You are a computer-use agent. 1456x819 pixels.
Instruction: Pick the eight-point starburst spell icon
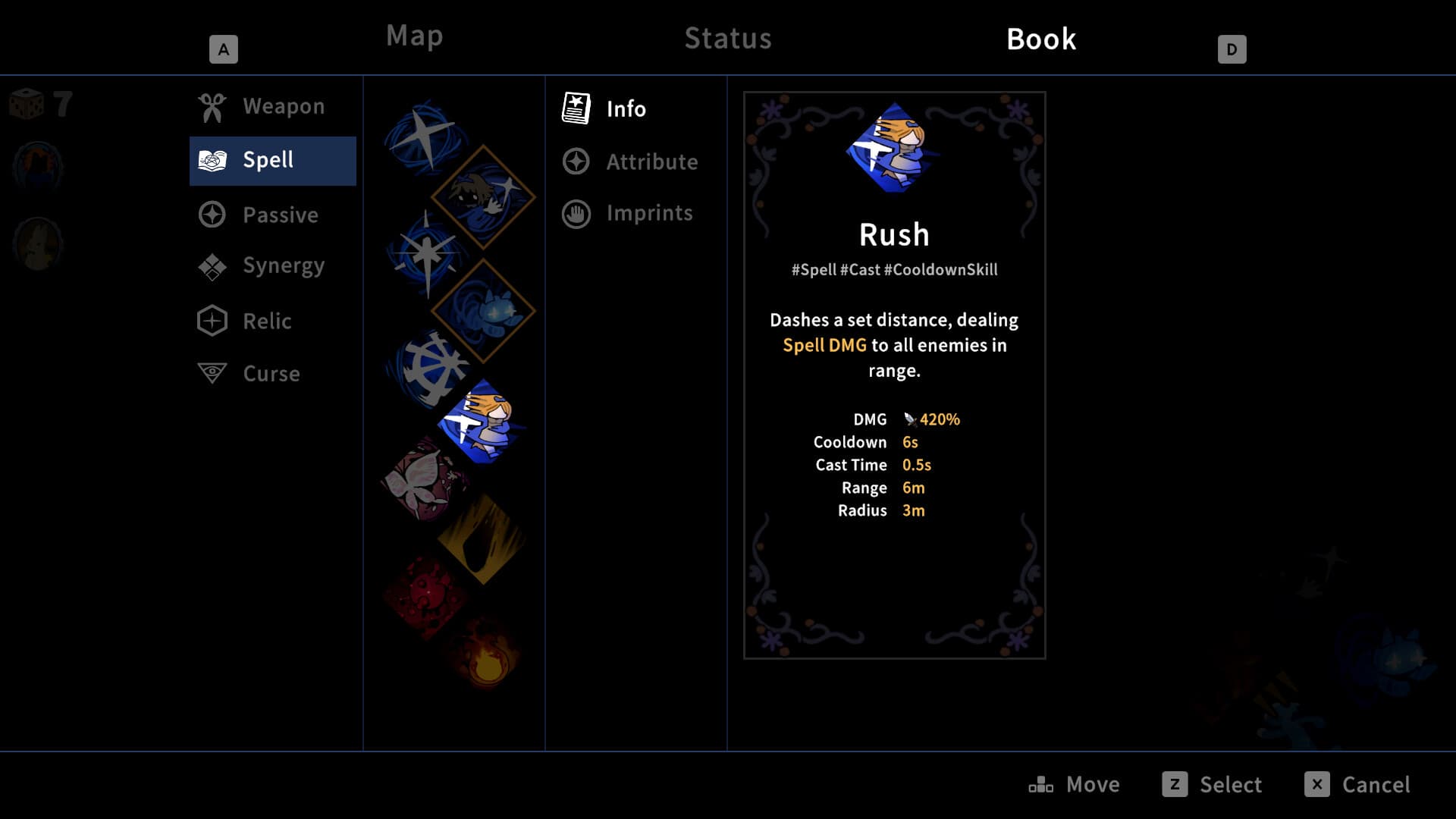coord(426,254)
